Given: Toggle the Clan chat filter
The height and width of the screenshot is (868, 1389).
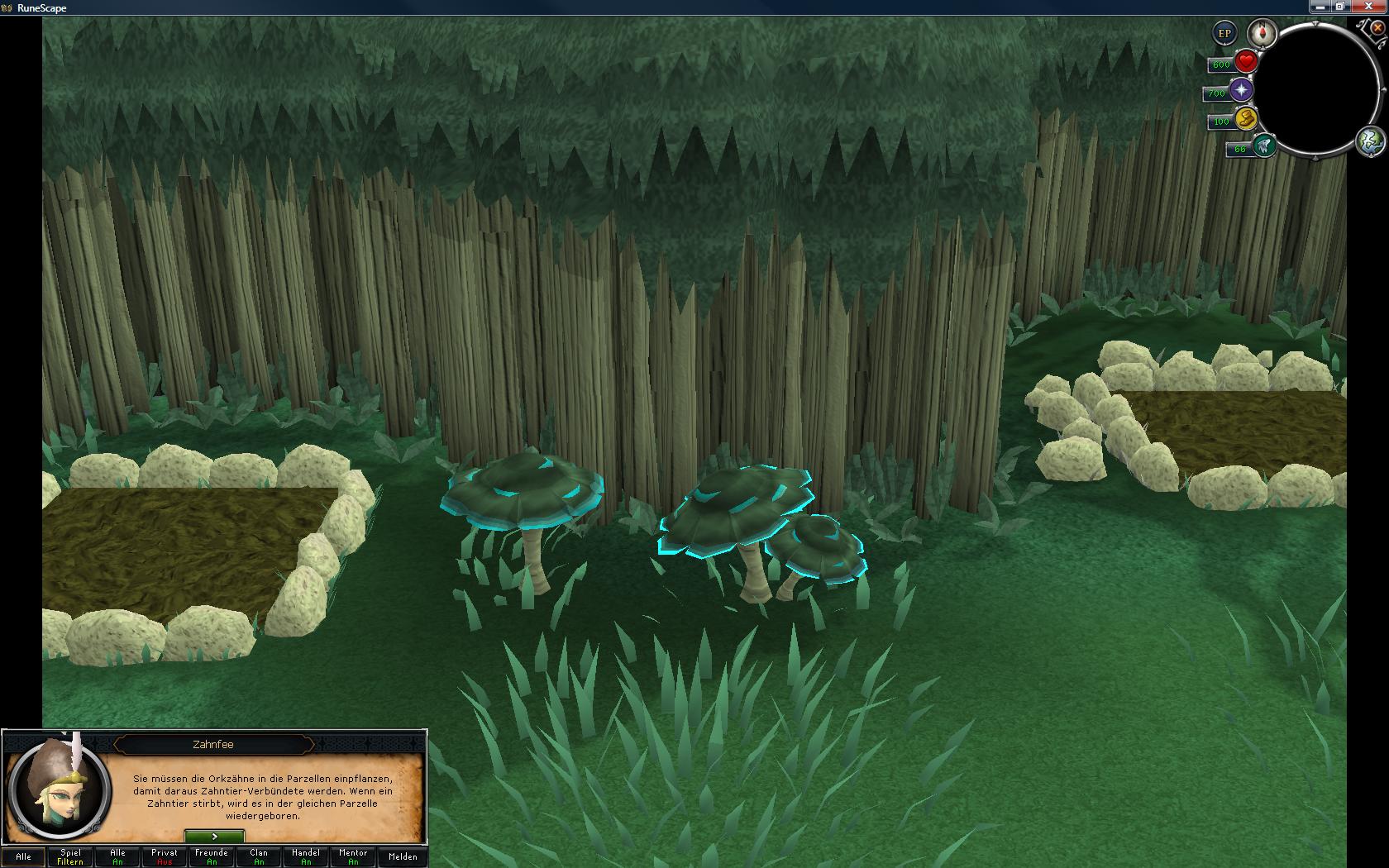Looking at the screenshot, I should [259, 856].
